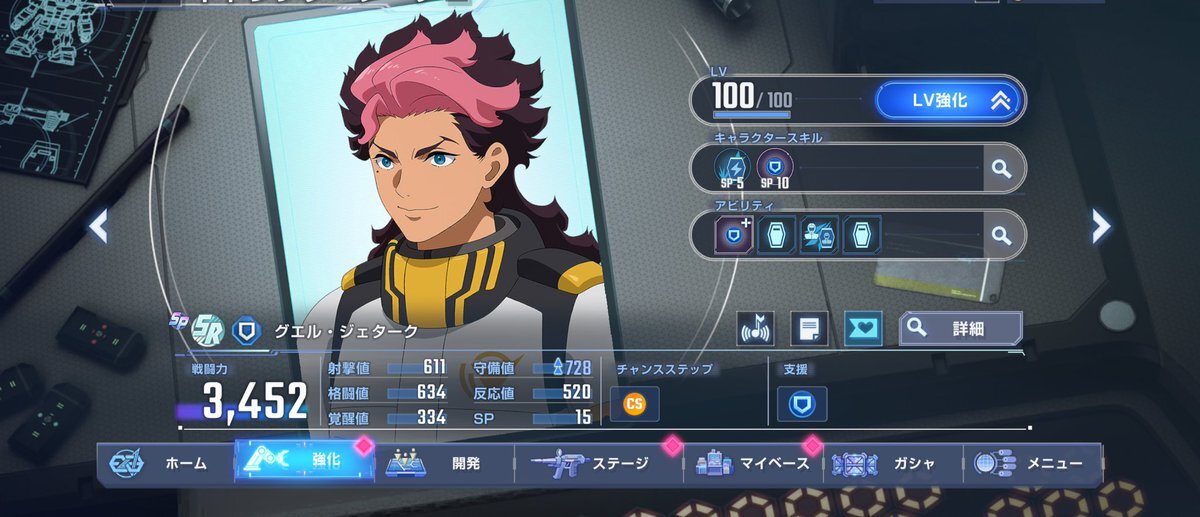Open the 詳細 details button
The width and height of the screenshot is (1200, 517).
click(960, 328)
